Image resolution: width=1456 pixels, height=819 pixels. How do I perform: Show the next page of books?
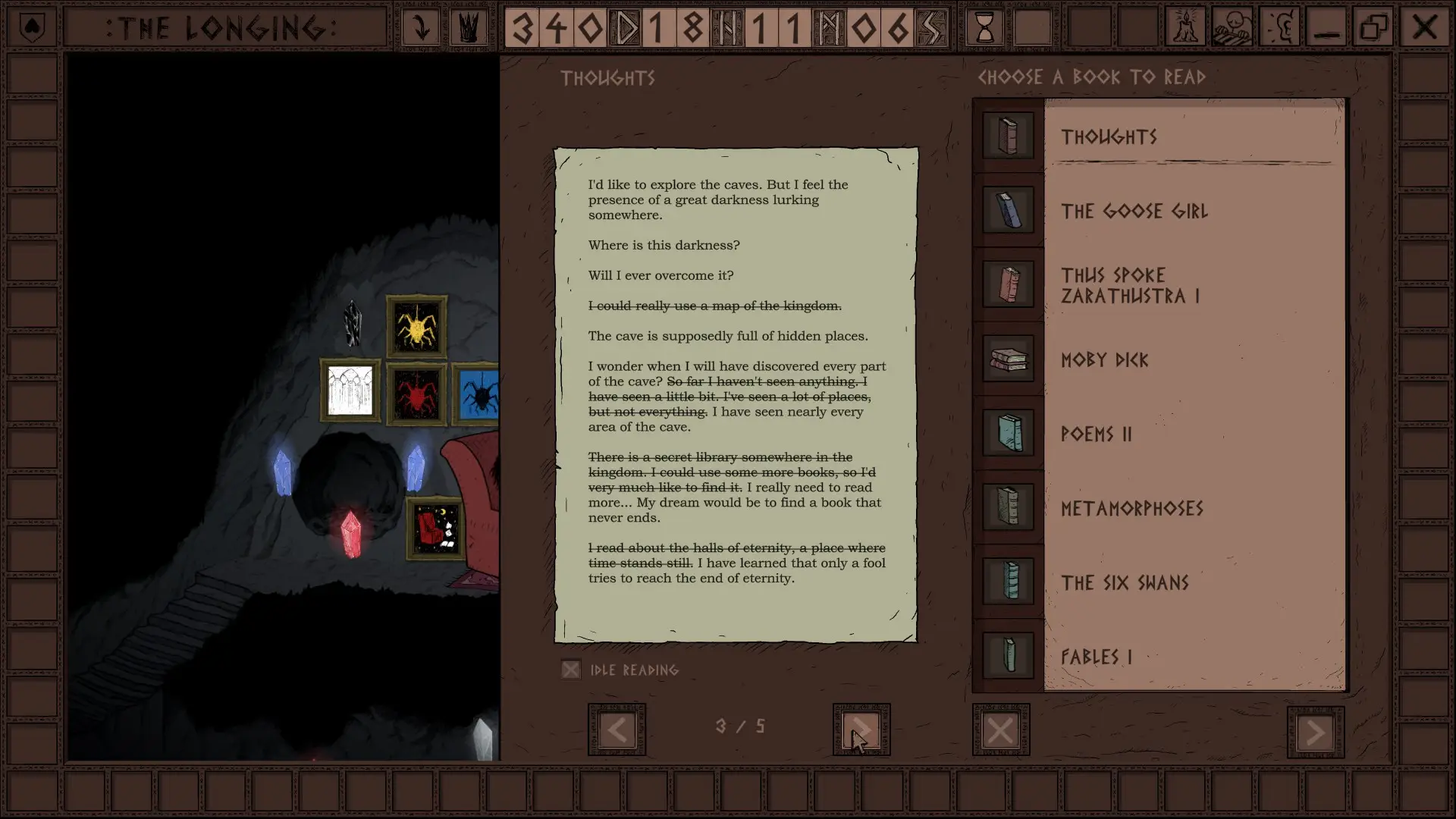[x=1315, y=732]
